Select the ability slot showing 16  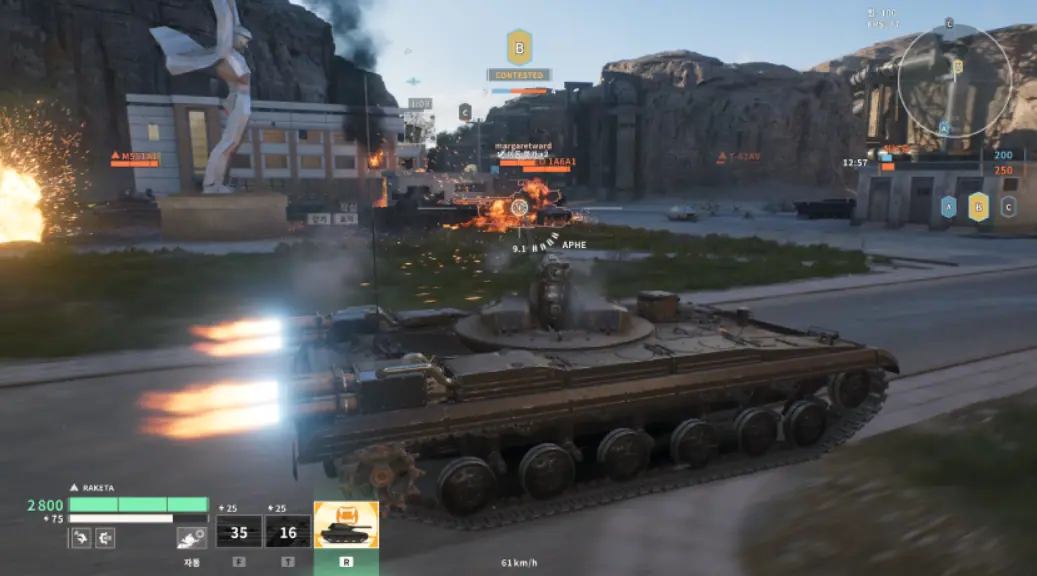click(x=287, y=532)
